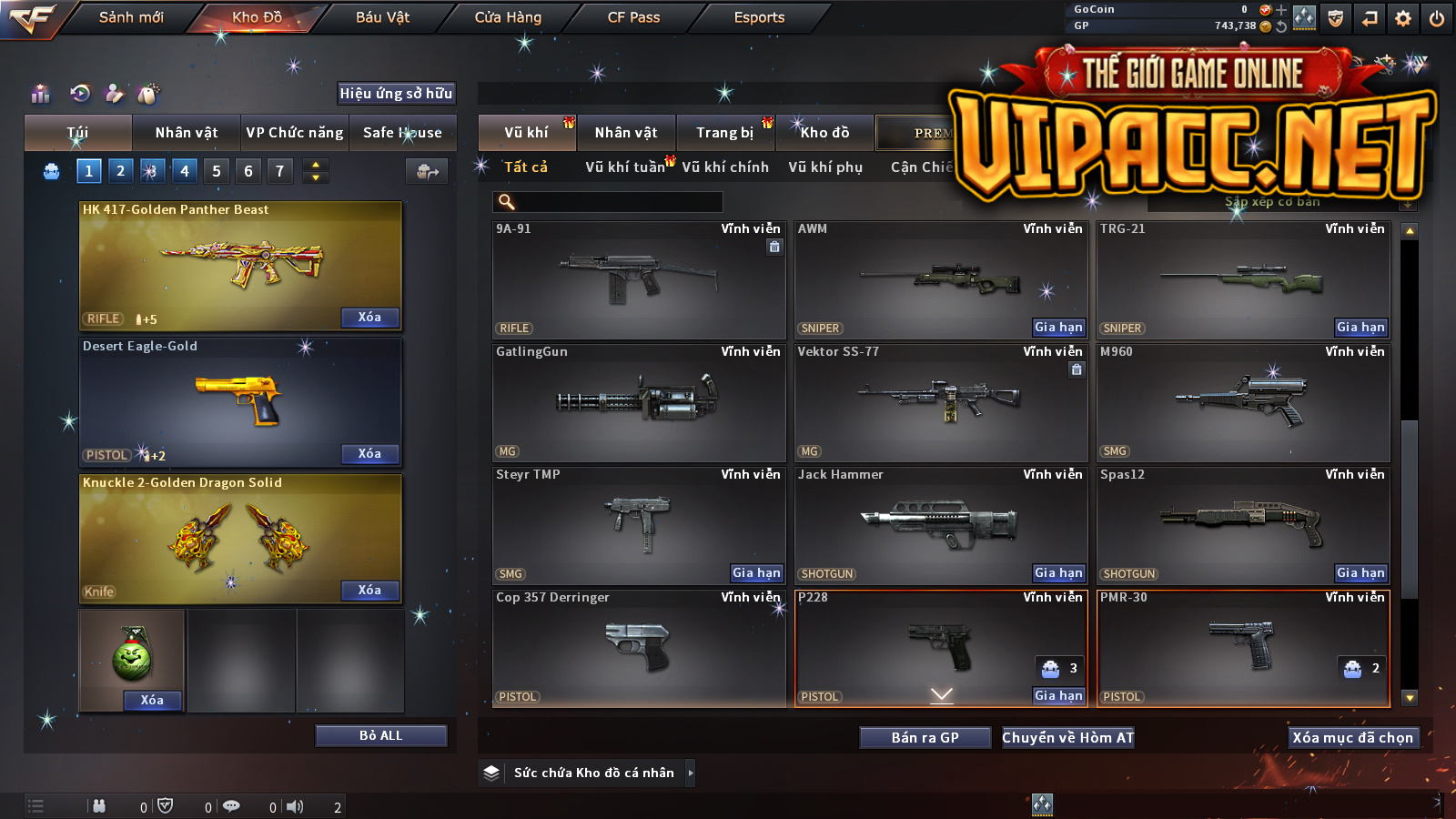Screen dimensions: 1456x819
Task: Click Xóa mục đã chọn
Action: coord(1353,738)
